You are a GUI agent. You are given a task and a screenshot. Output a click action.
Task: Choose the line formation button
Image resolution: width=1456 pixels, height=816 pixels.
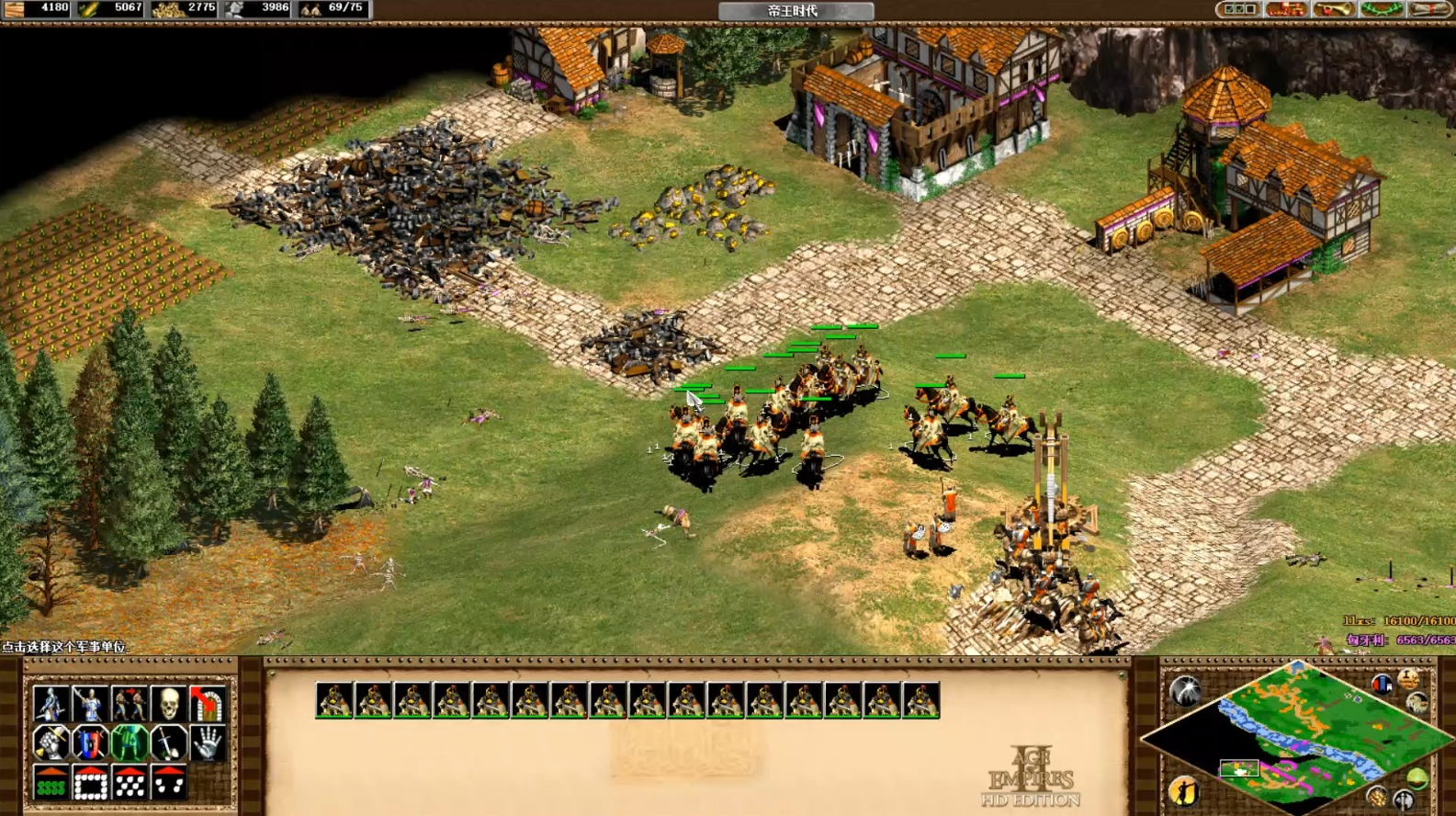pos(51,782)
